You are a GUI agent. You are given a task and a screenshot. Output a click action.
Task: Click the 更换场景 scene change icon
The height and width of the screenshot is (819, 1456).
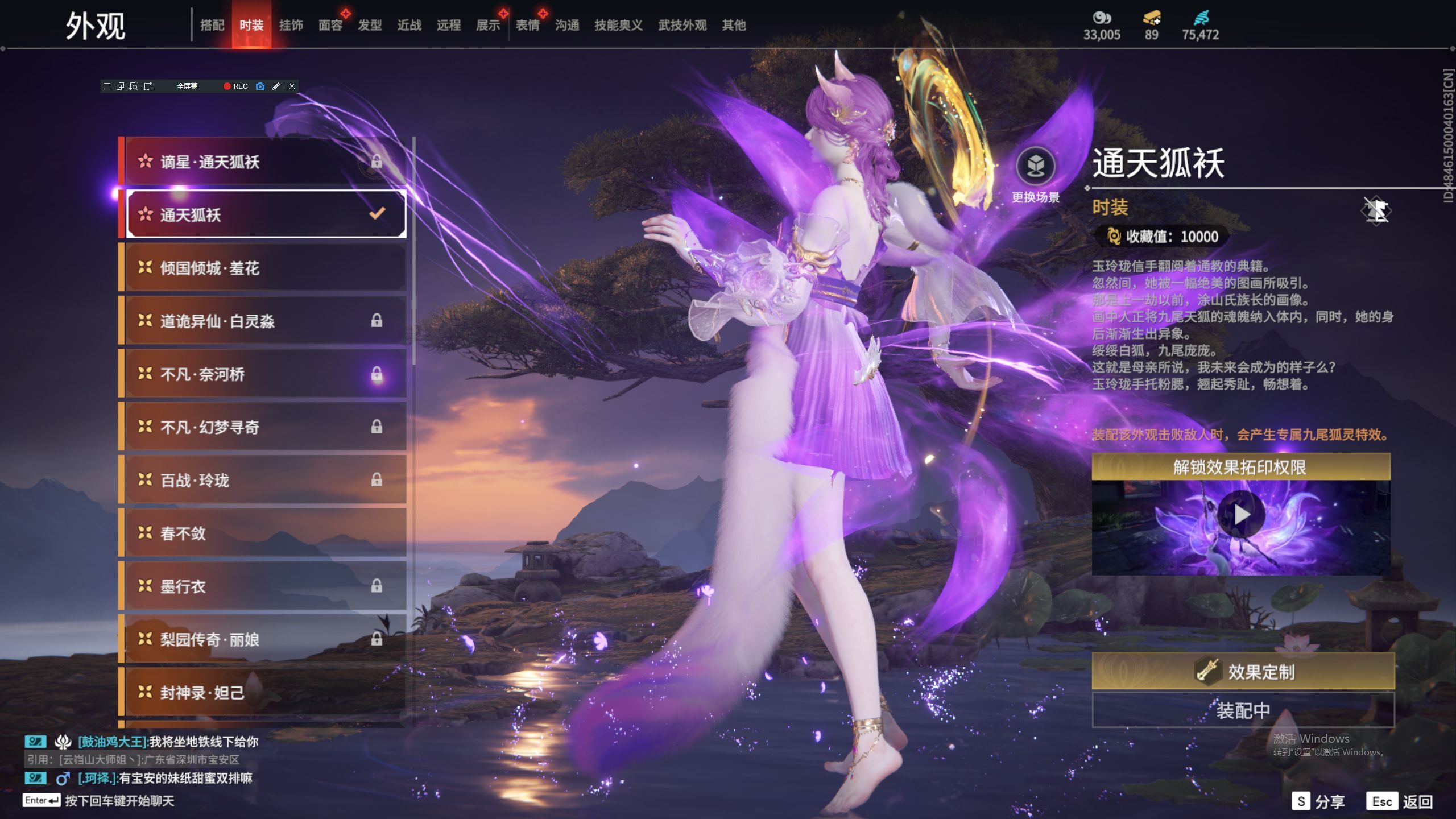[x=1035, y=167]
